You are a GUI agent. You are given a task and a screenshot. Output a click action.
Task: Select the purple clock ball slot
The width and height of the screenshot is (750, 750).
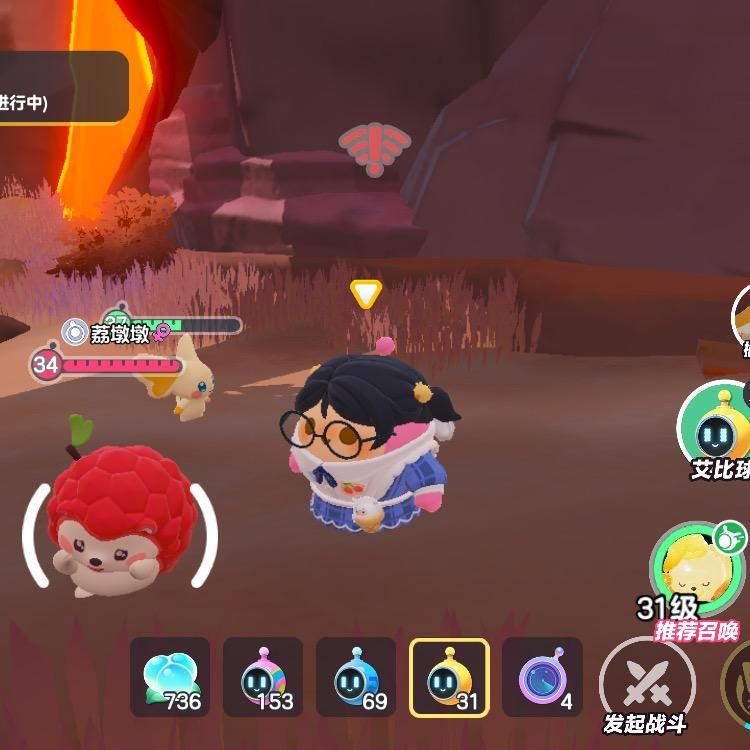[x=542, y=677]
